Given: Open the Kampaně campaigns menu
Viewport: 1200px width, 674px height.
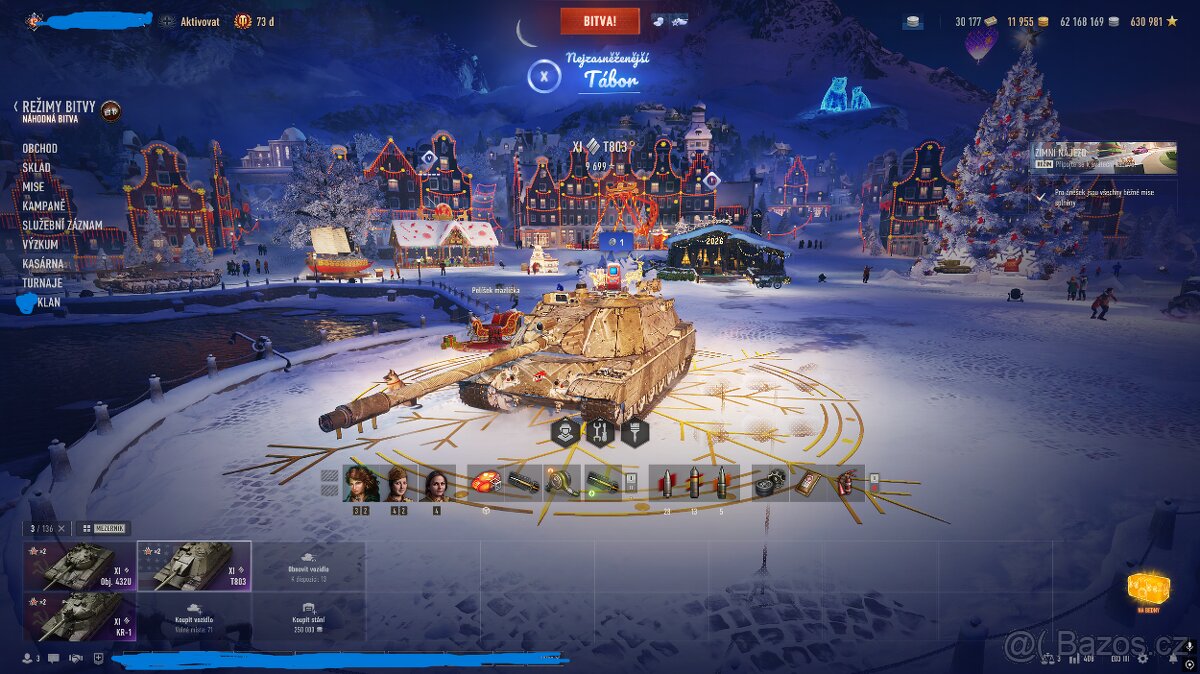Looking at the screenshot, I should 43,206.
